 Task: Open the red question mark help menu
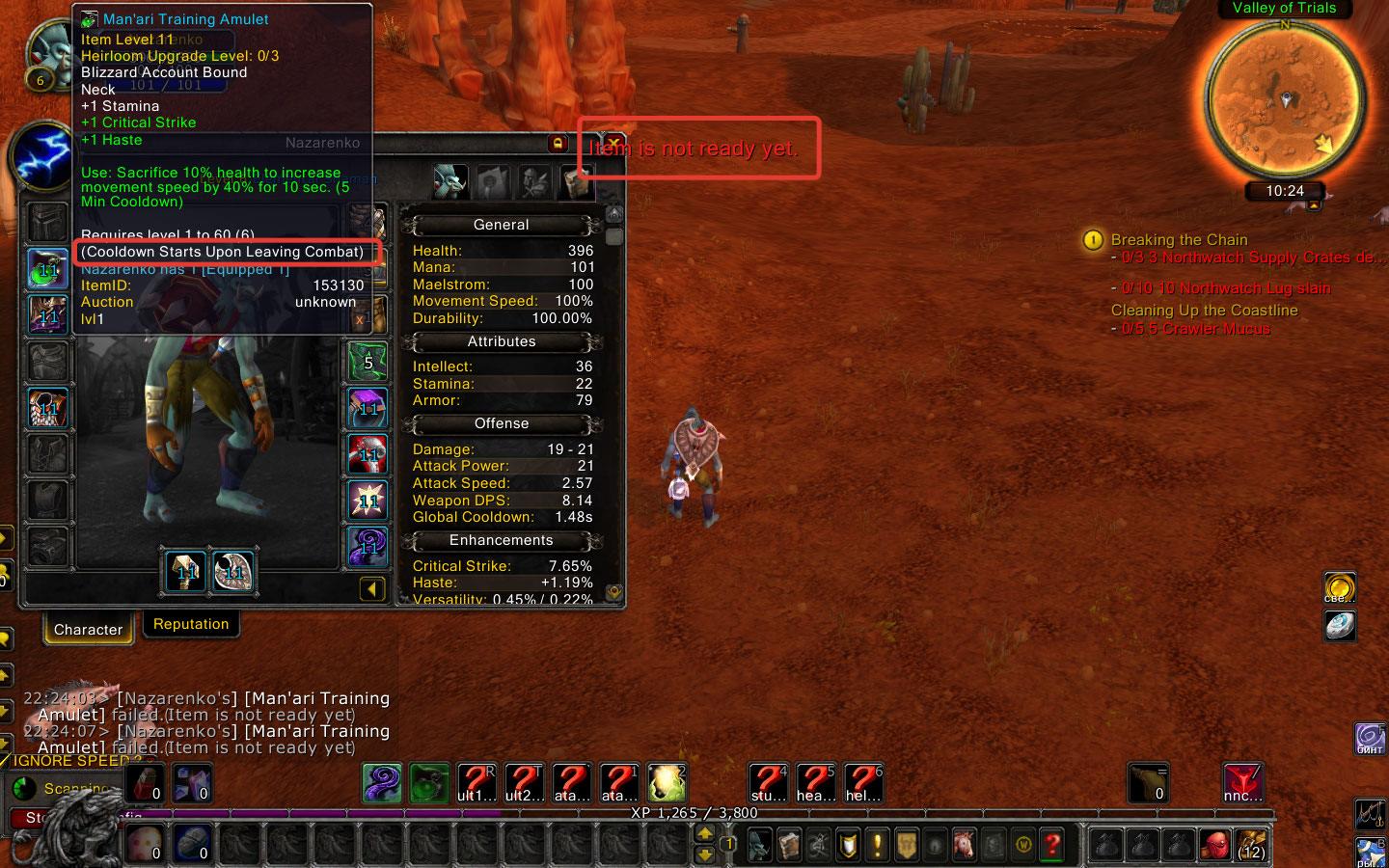tap(1052, 846)
